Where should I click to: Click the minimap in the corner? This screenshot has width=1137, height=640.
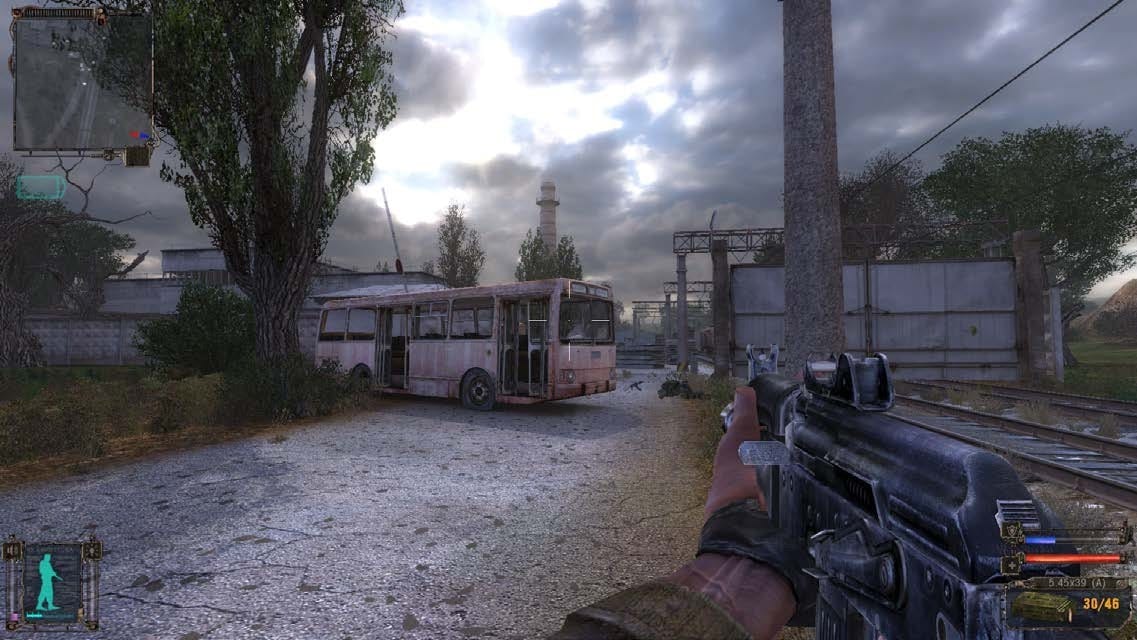pos(82,82)
